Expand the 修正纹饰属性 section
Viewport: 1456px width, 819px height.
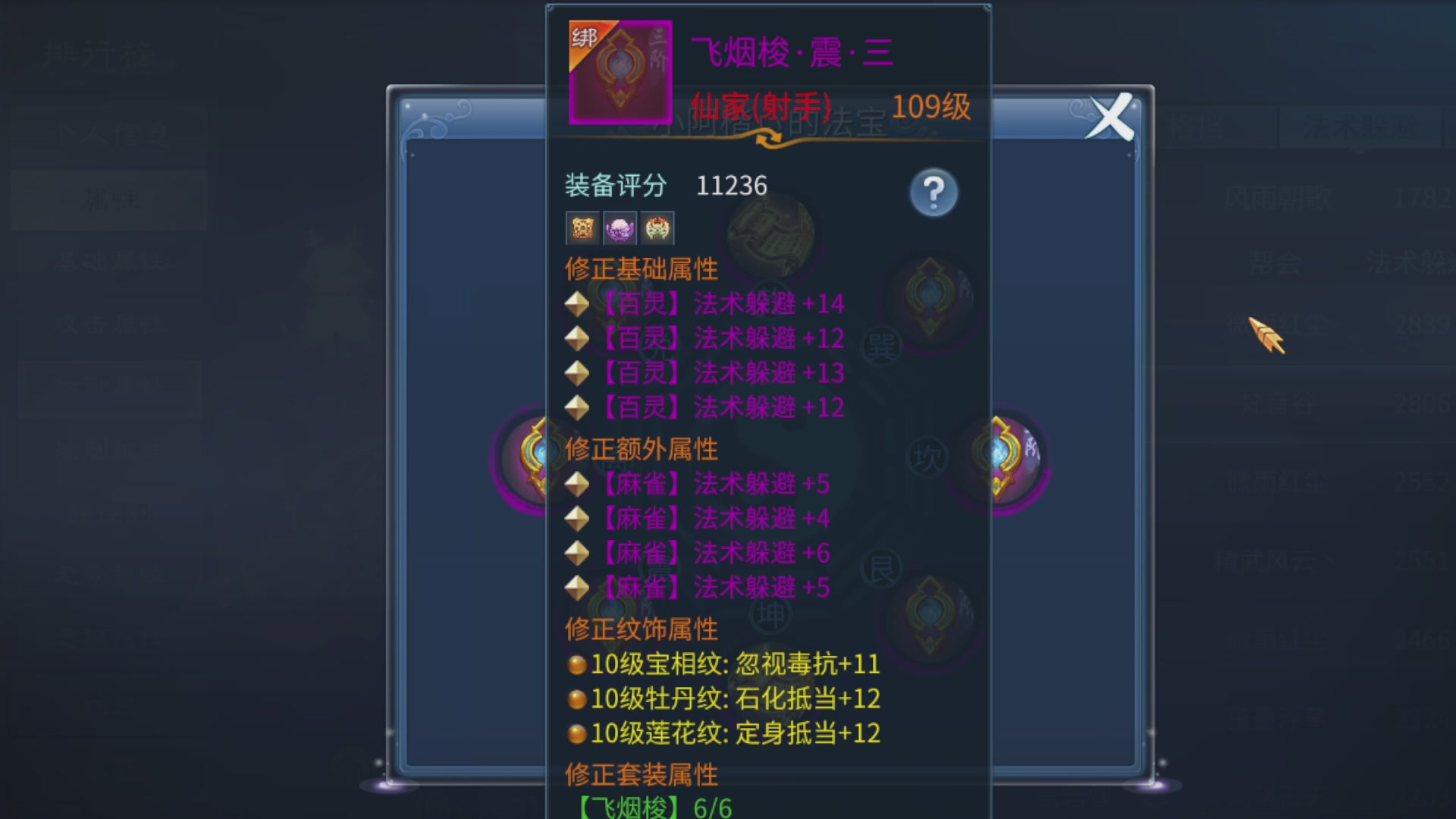[642, 629]
